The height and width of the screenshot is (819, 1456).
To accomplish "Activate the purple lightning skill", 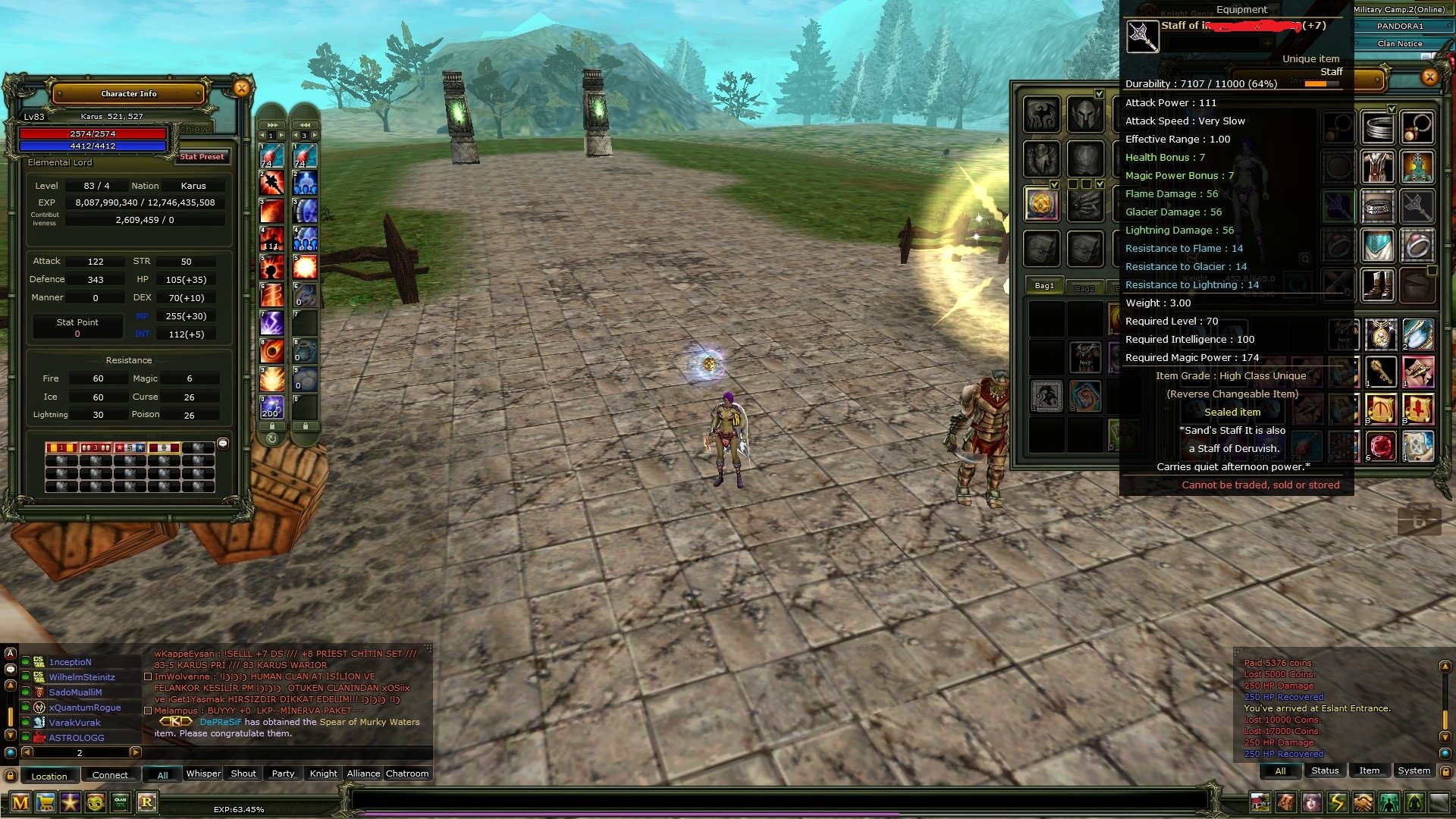I will [272, 323].
